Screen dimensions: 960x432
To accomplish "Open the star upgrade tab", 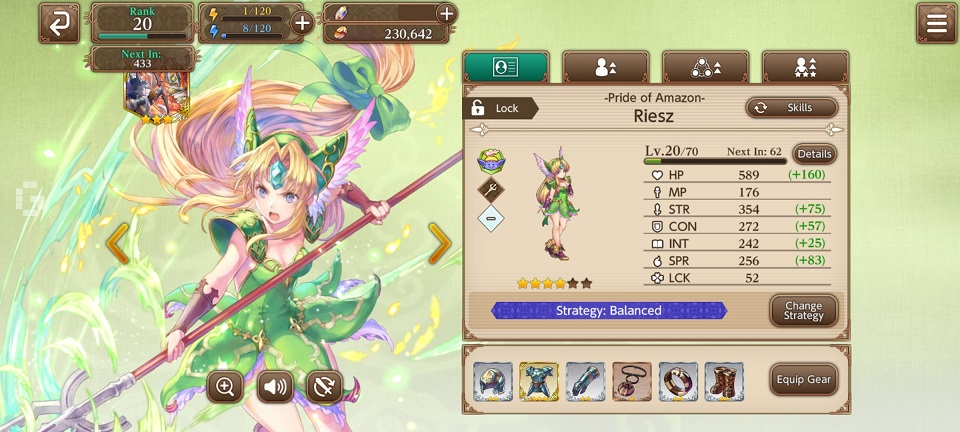I will pos(805,67).
